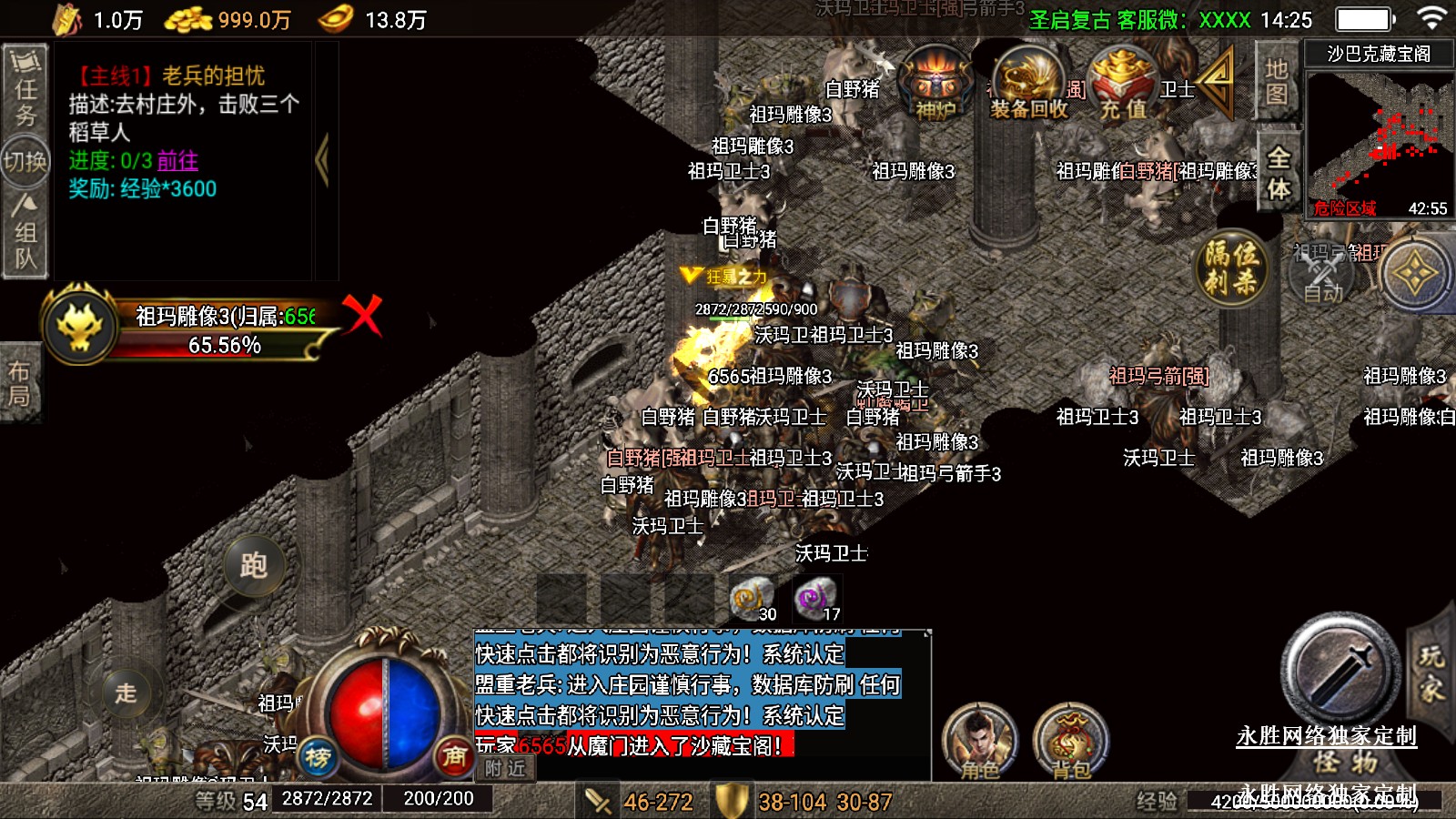1456x819 pixels.
Task: Click the 切换 switch button
Action: (25, 162)
